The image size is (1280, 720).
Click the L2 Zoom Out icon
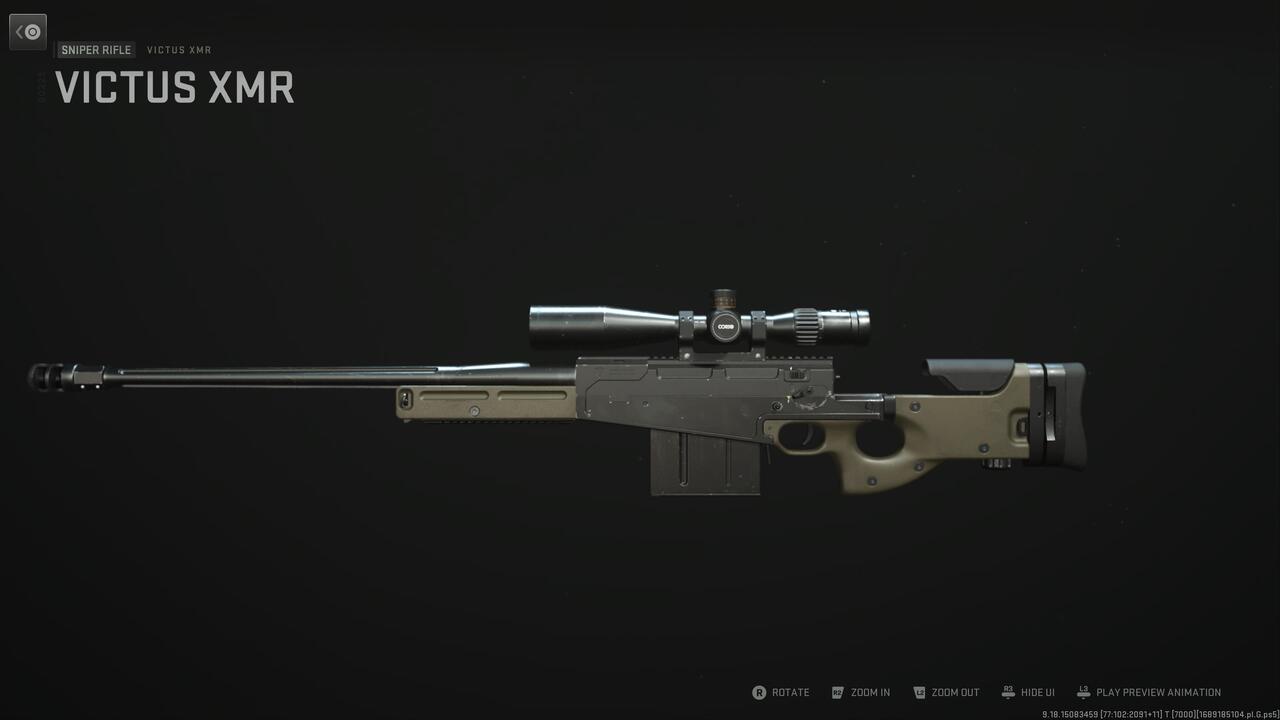point(918,692)
